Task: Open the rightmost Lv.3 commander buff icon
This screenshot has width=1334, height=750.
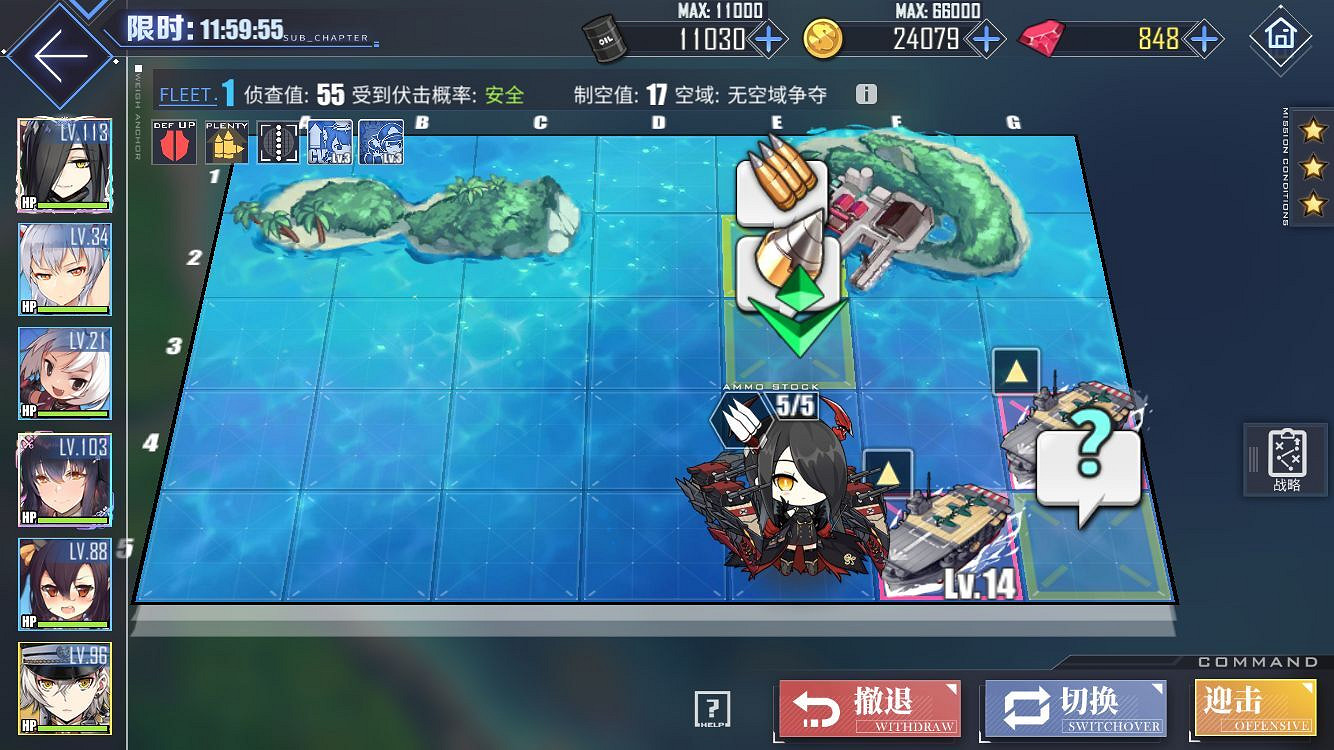Action: tap(380, 143)
